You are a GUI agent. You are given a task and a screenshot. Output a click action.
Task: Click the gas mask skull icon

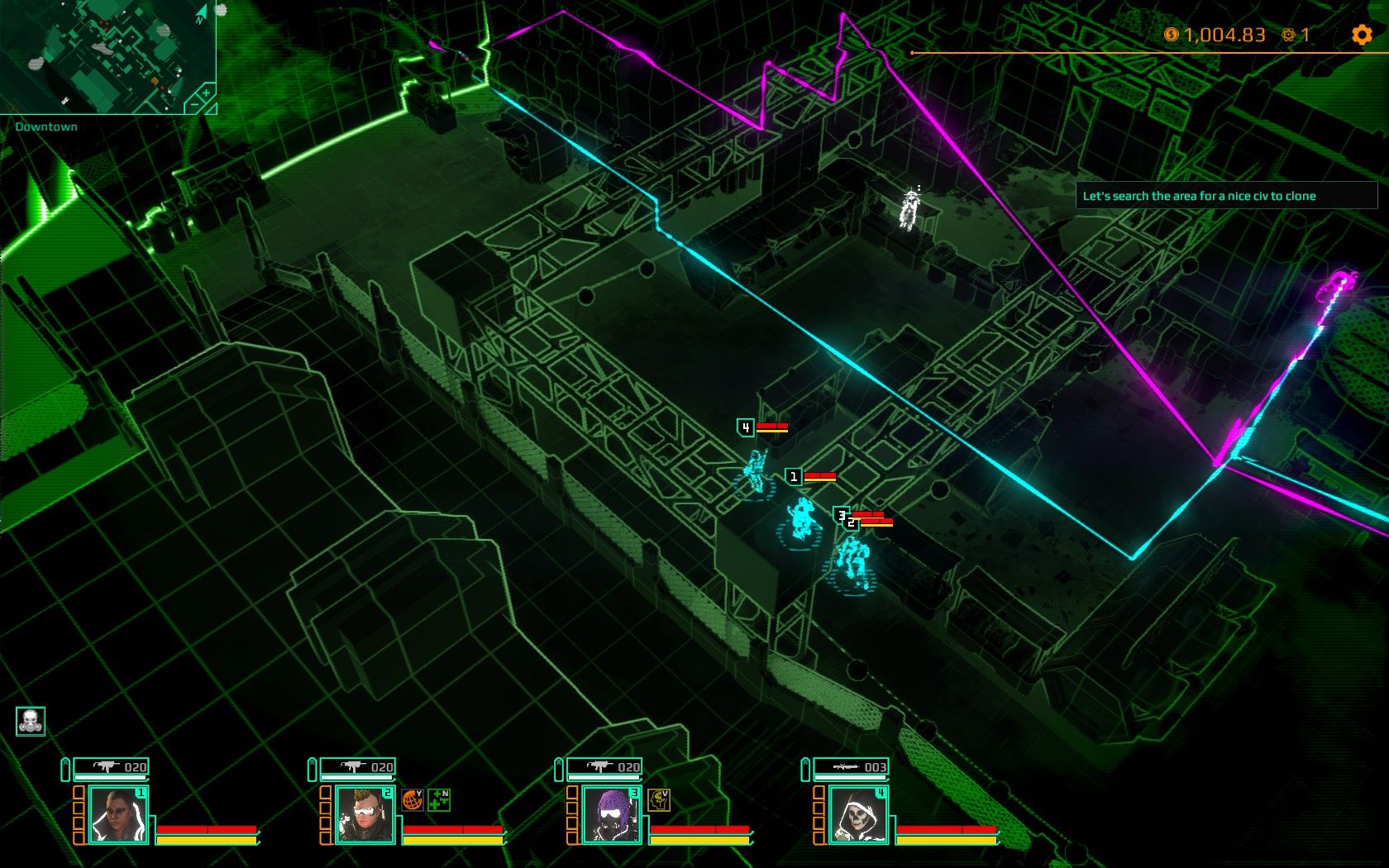pyautogui.click(x=31, y=721)
